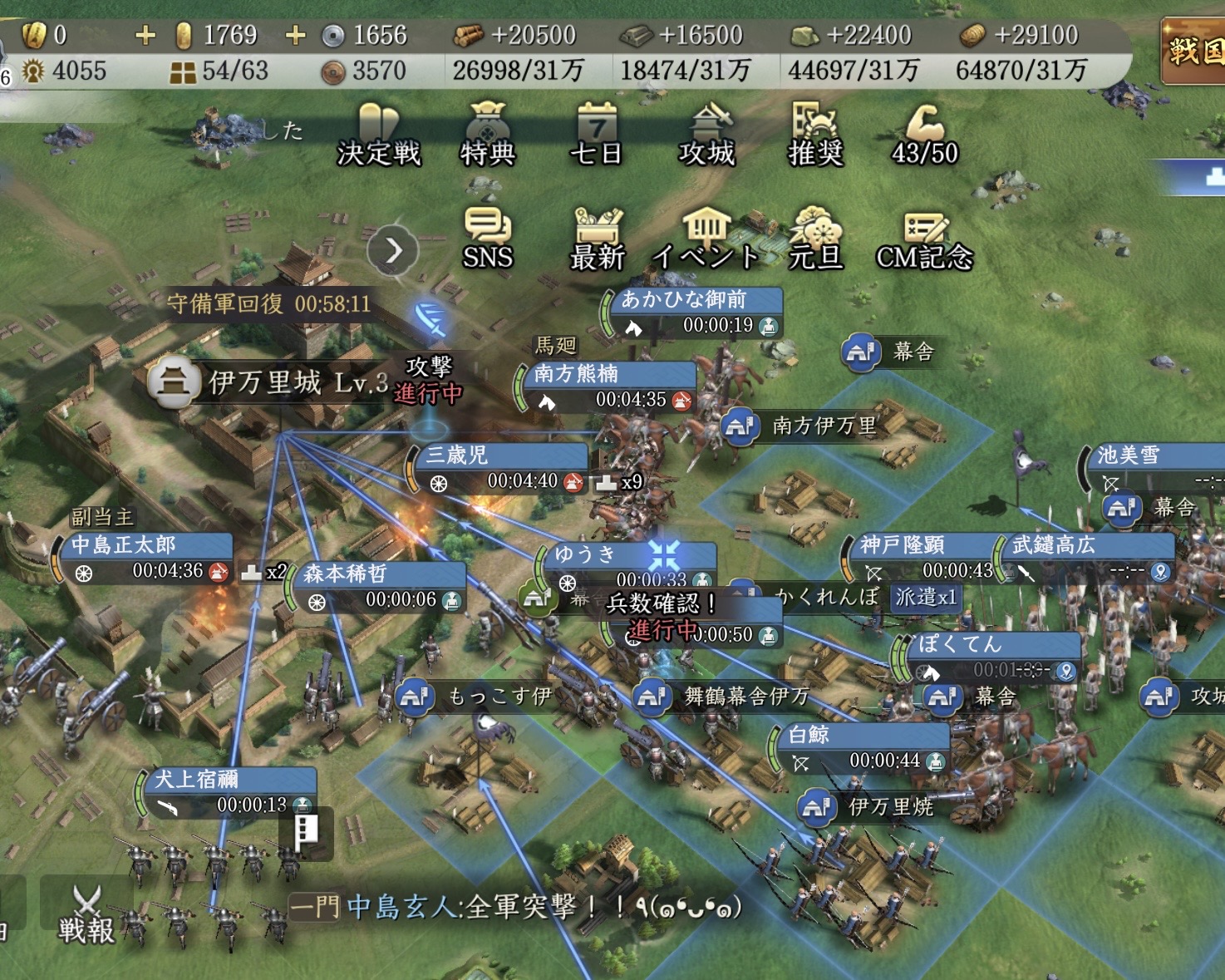Add gold with the first plus button

145,35
